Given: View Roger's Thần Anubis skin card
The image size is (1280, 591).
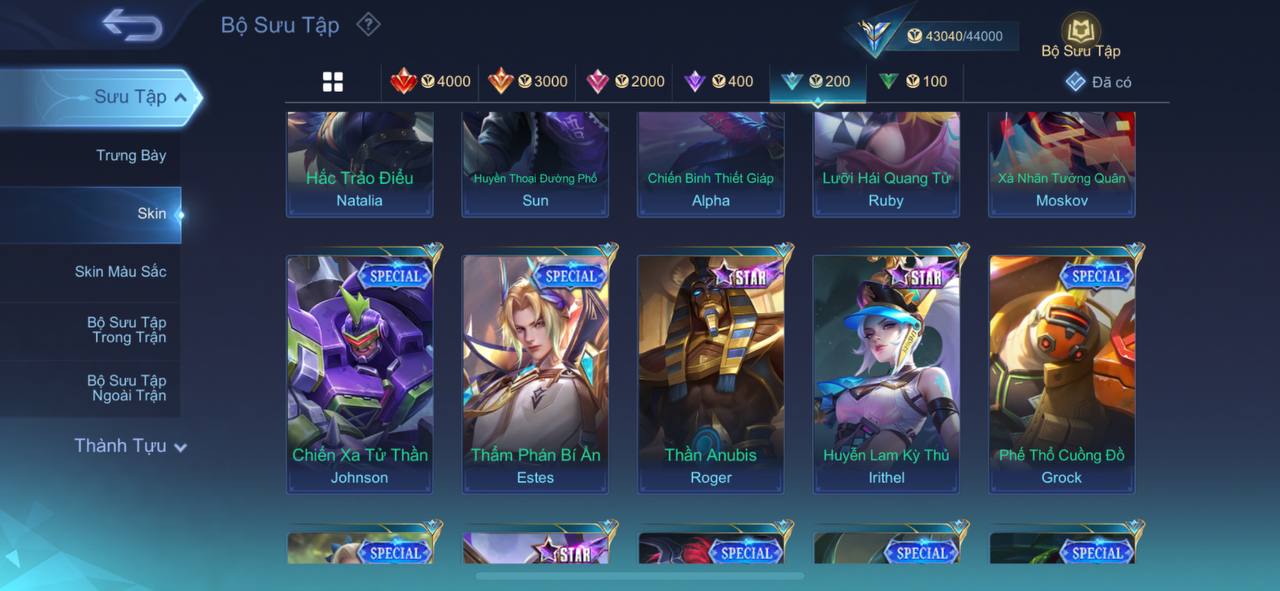Looking at the screenshot, I should click(711, 372).
